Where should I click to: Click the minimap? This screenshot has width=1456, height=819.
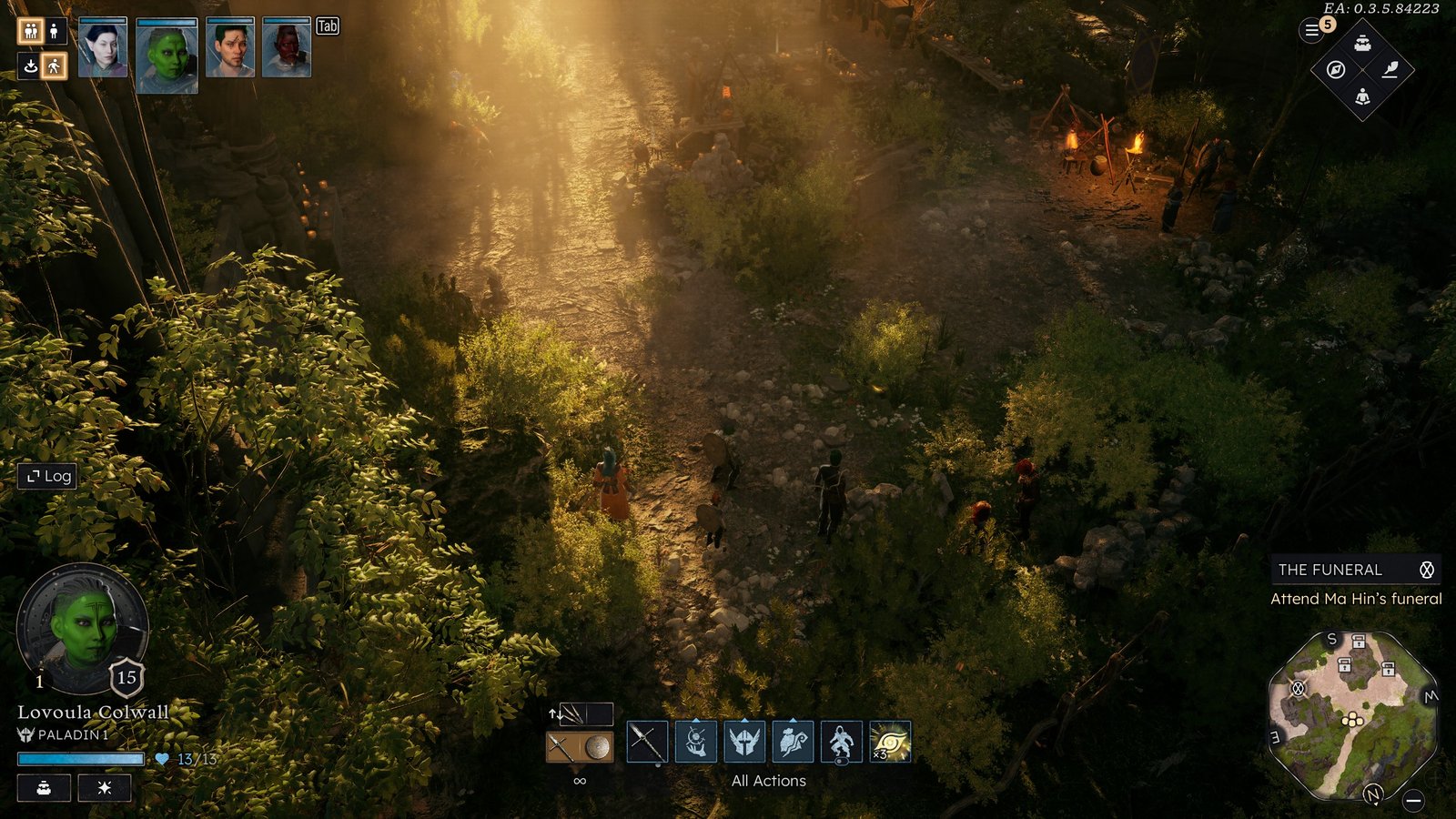coord(1352,715)
